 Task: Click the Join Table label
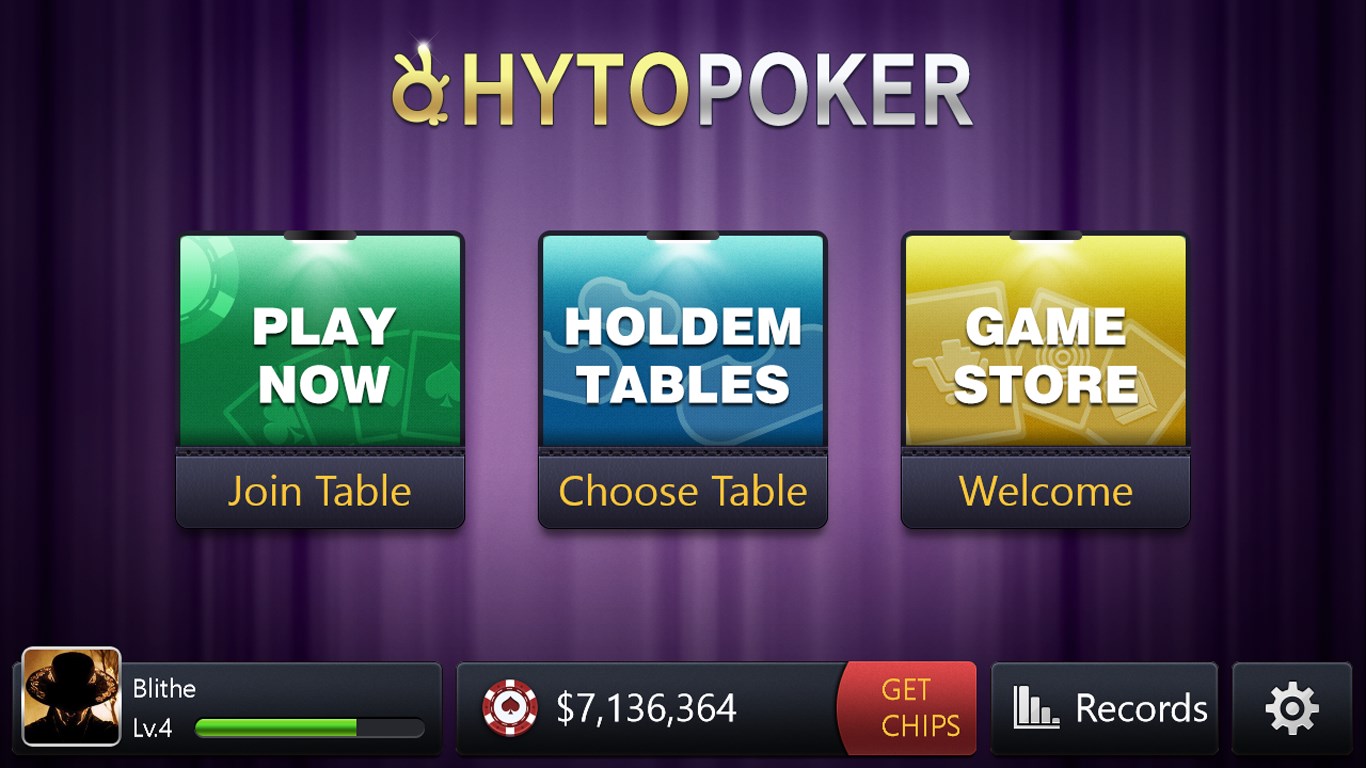click(x=320, y=491)
